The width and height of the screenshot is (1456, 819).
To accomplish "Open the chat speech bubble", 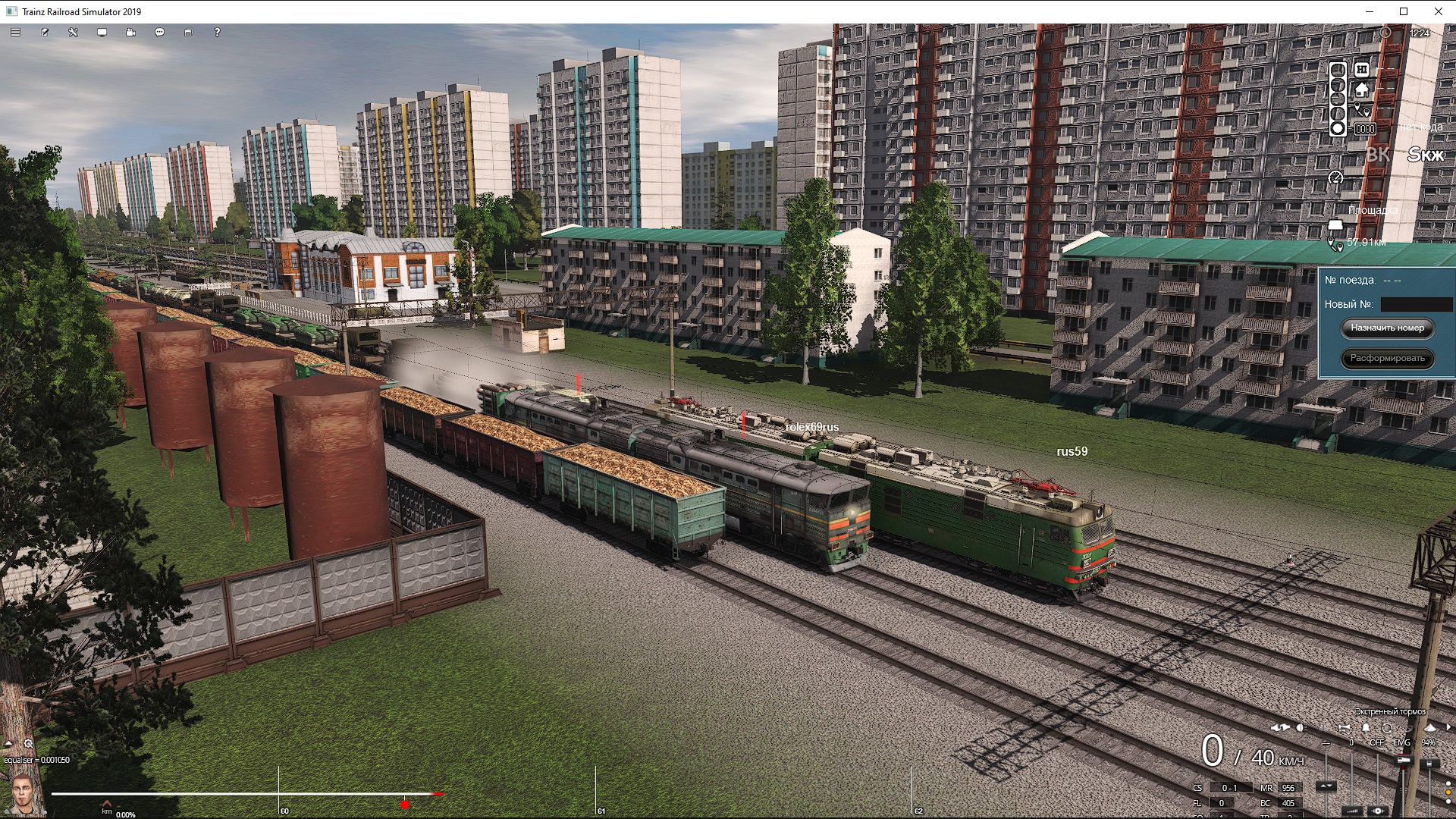I will click(x=159, y=33).
